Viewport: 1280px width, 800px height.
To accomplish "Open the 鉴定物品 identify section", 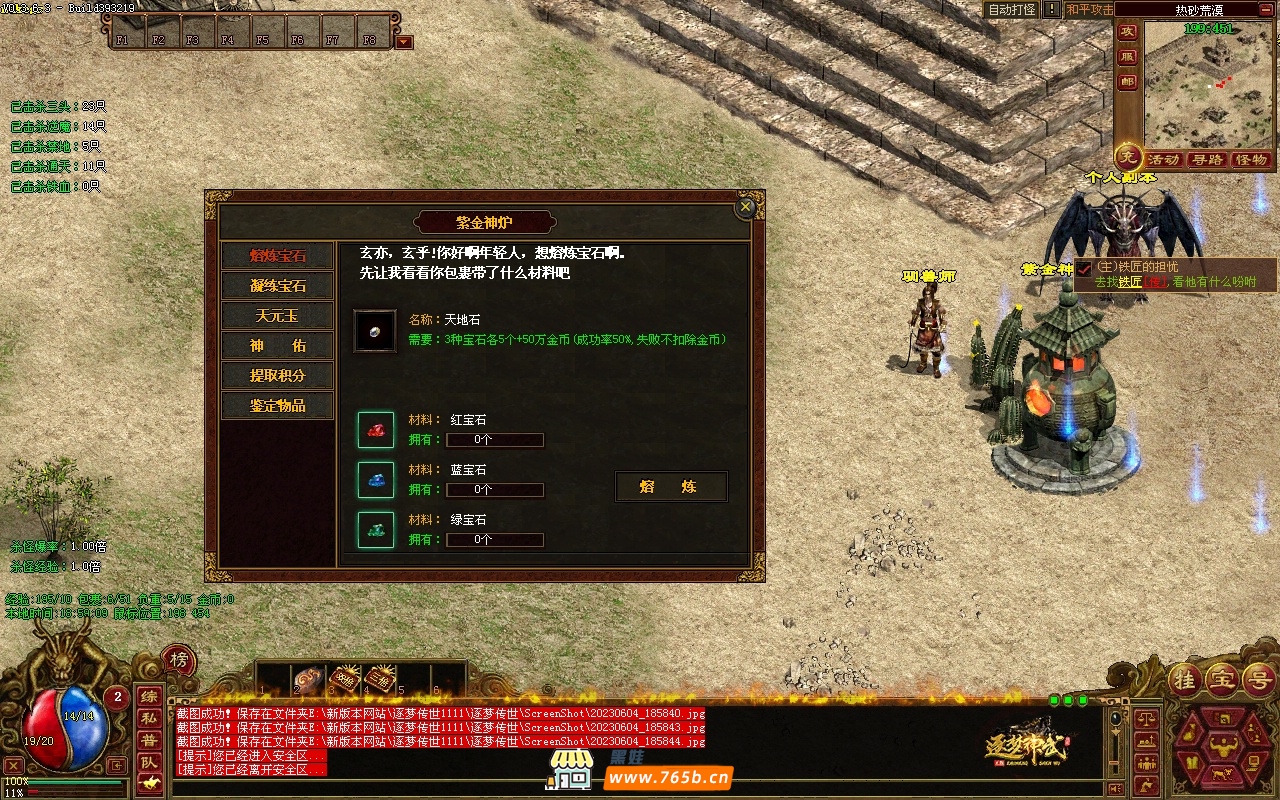I will [x=278, y=406].
